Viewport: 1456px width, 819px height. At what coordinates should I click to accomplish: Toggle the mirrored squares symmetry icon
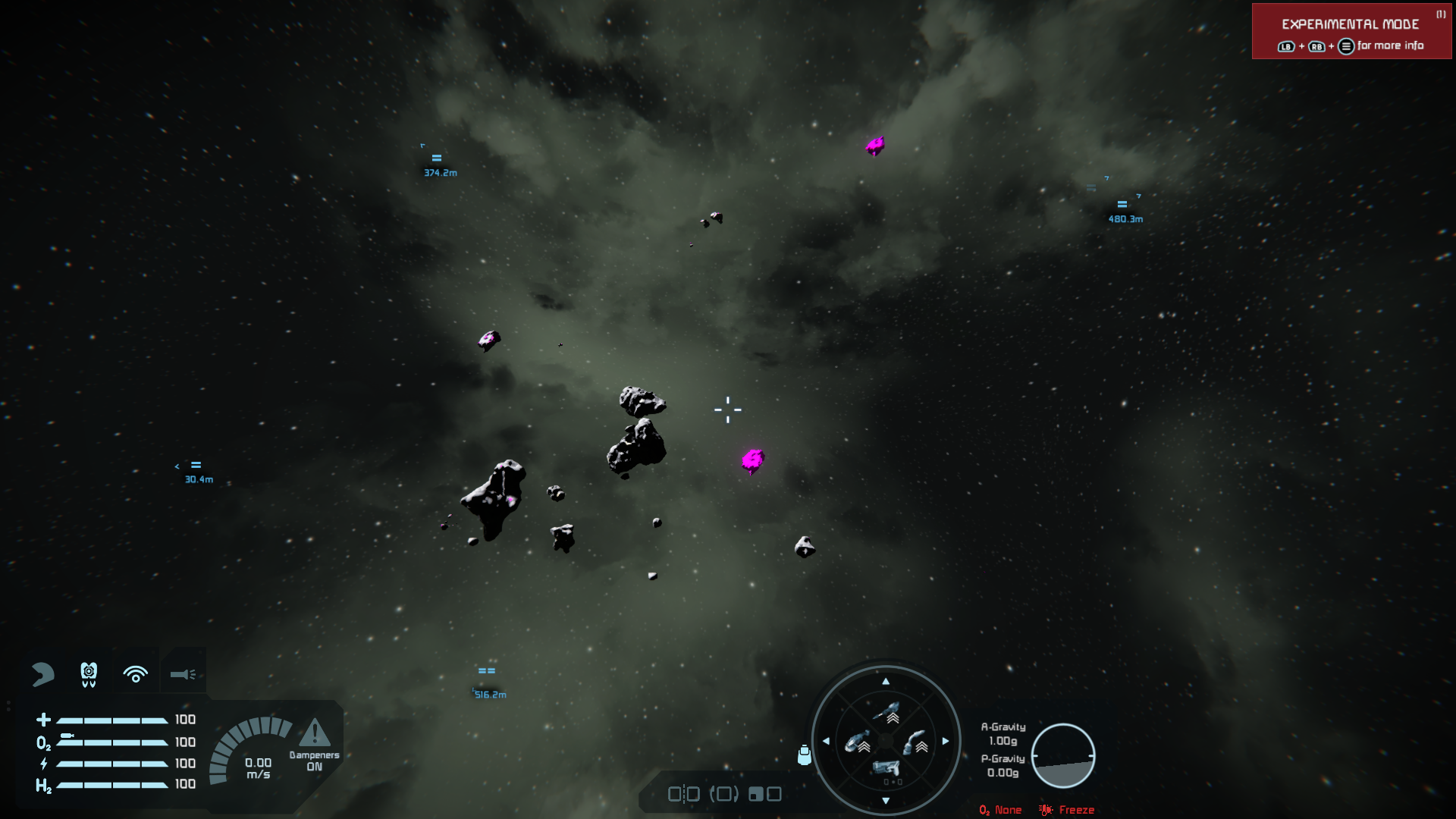[x=683, y=794]
